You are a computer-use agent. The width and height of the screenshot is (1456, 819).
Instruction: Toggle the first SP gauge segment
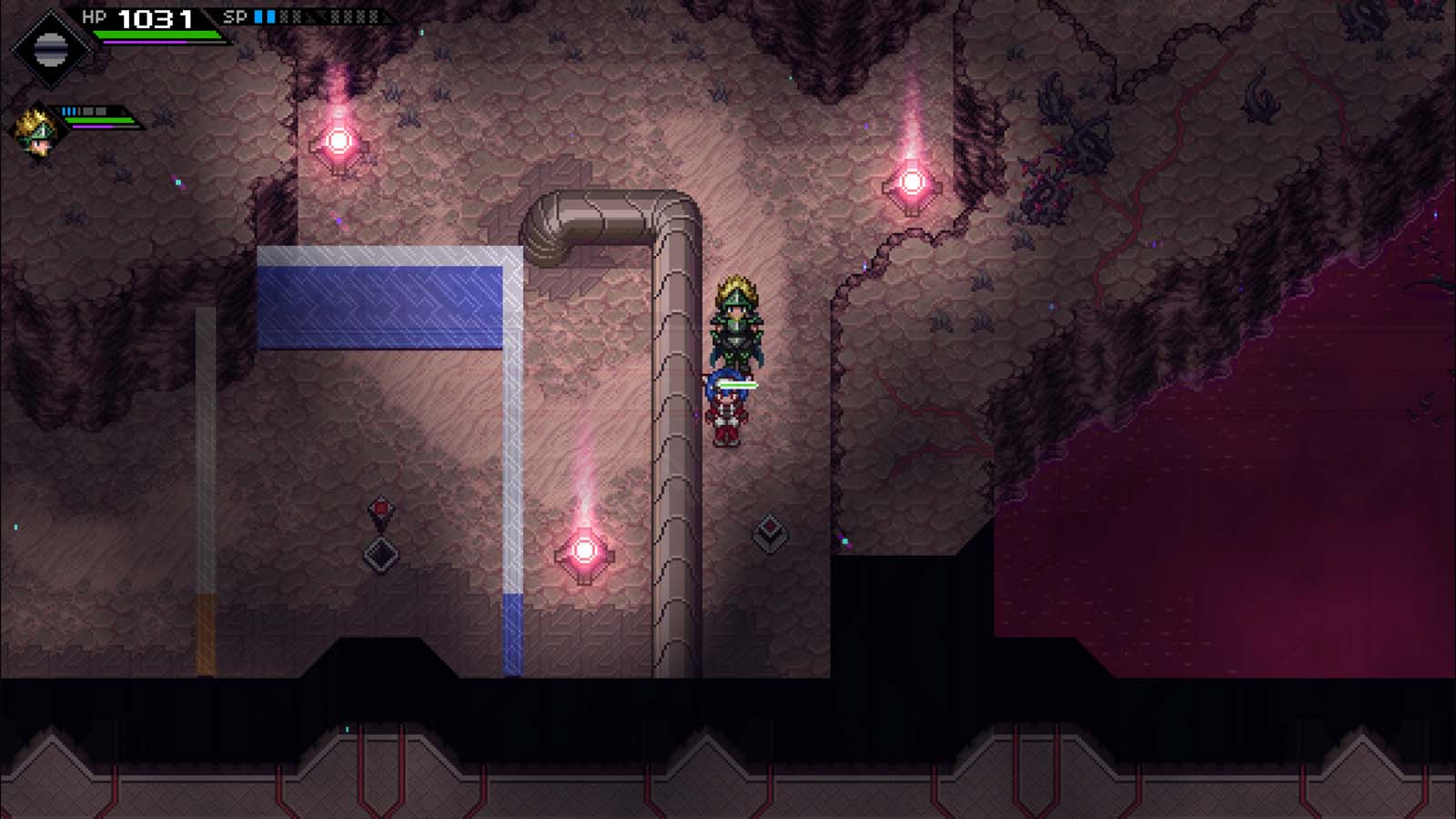pyautogui.click(x=258, y=15)
